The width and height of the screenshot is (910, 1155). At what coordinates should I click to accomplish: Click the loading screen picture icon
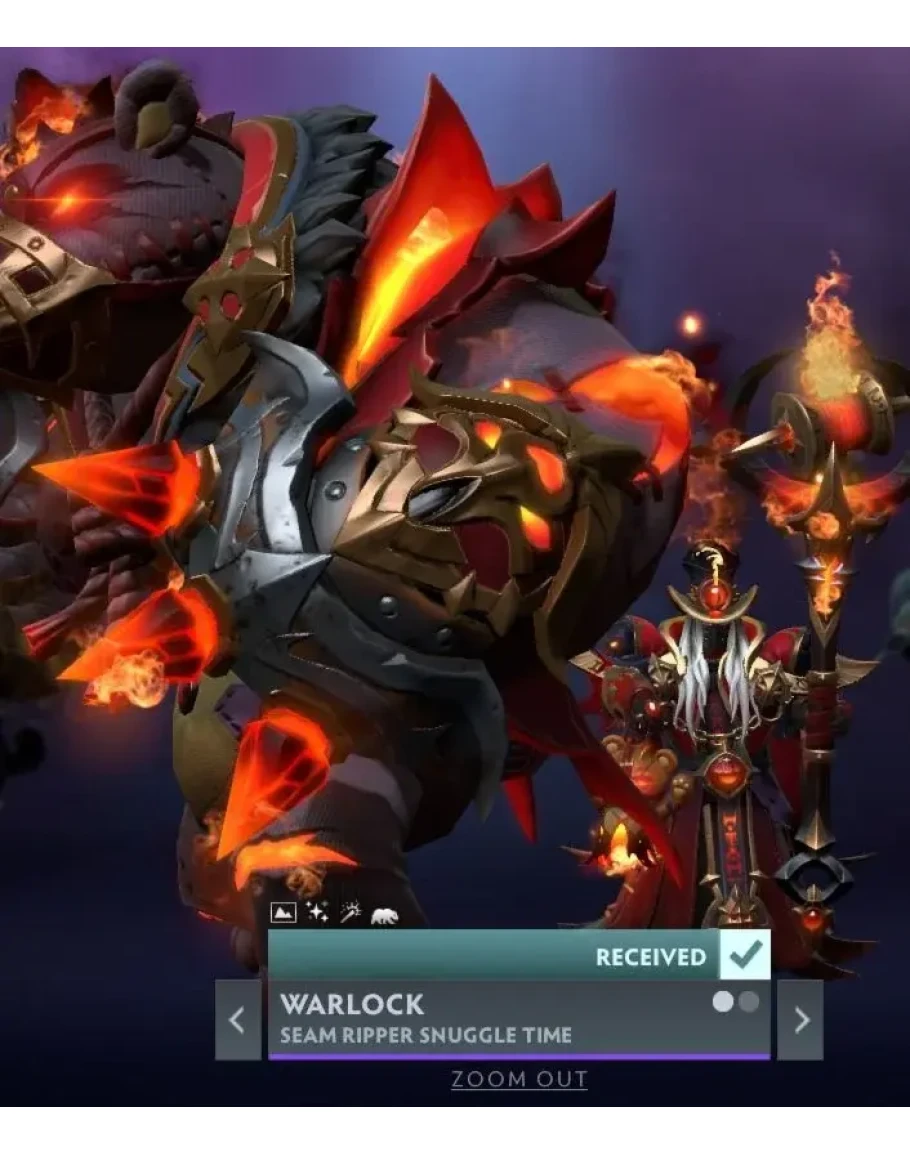[x=284, y=913]
